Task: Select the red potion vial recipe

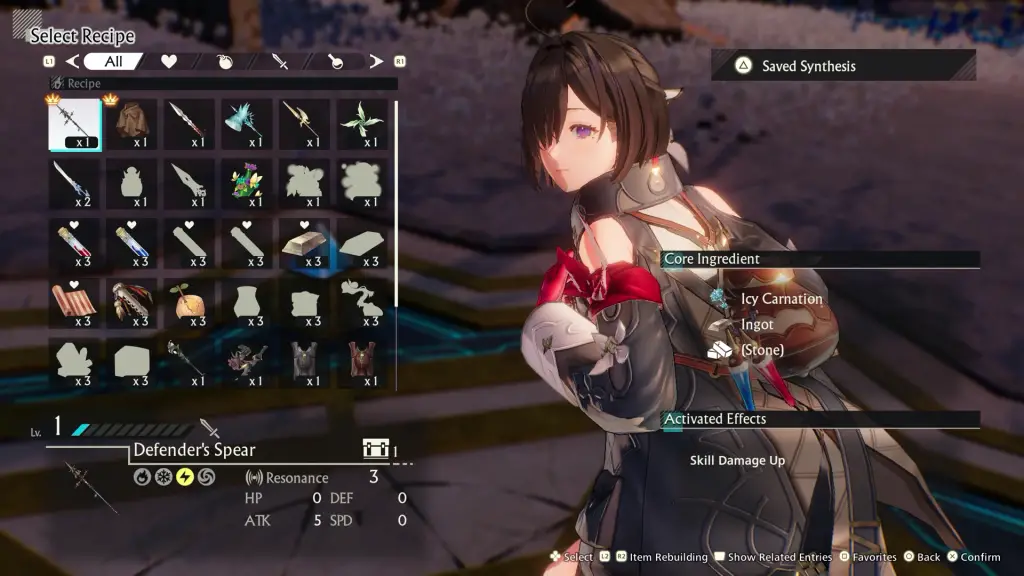Action: [75, 244]
